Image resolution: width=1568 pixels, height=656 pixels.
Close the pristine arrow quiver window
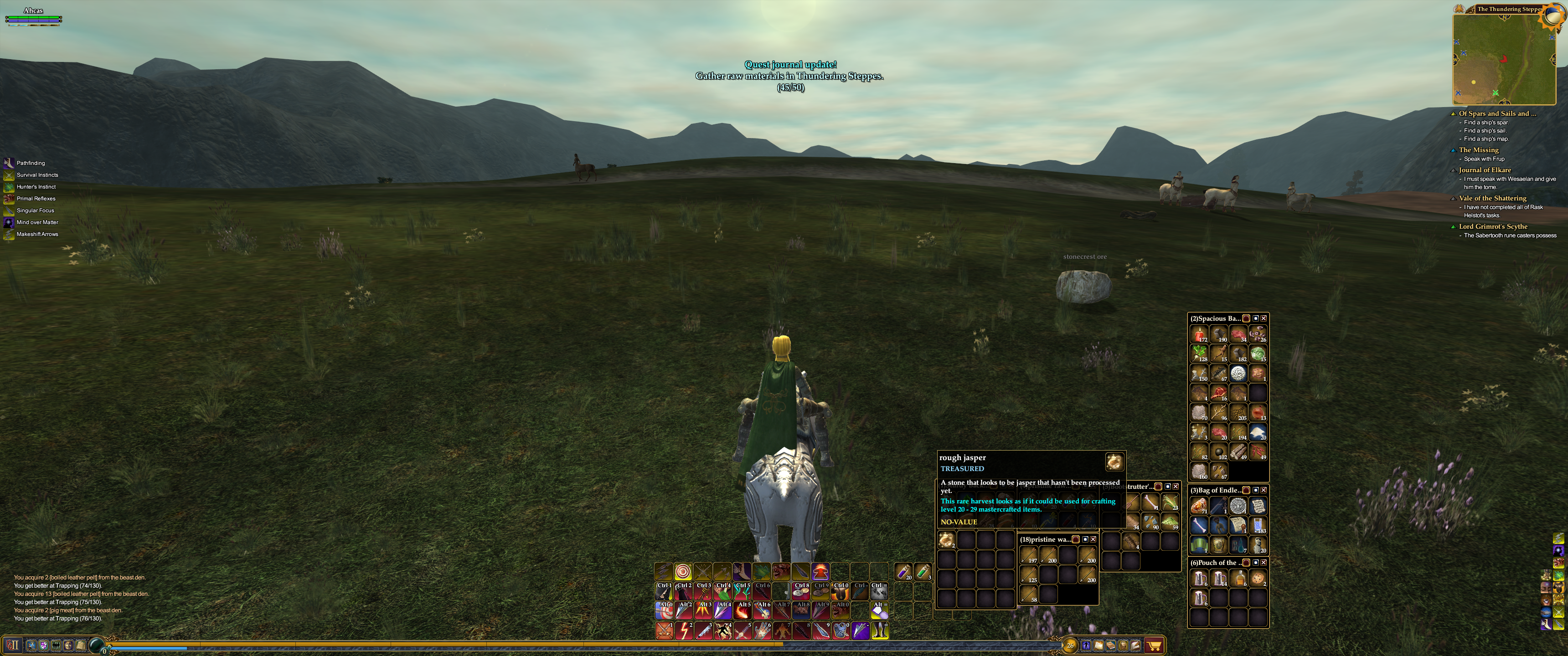click(x=1093, y=539)
